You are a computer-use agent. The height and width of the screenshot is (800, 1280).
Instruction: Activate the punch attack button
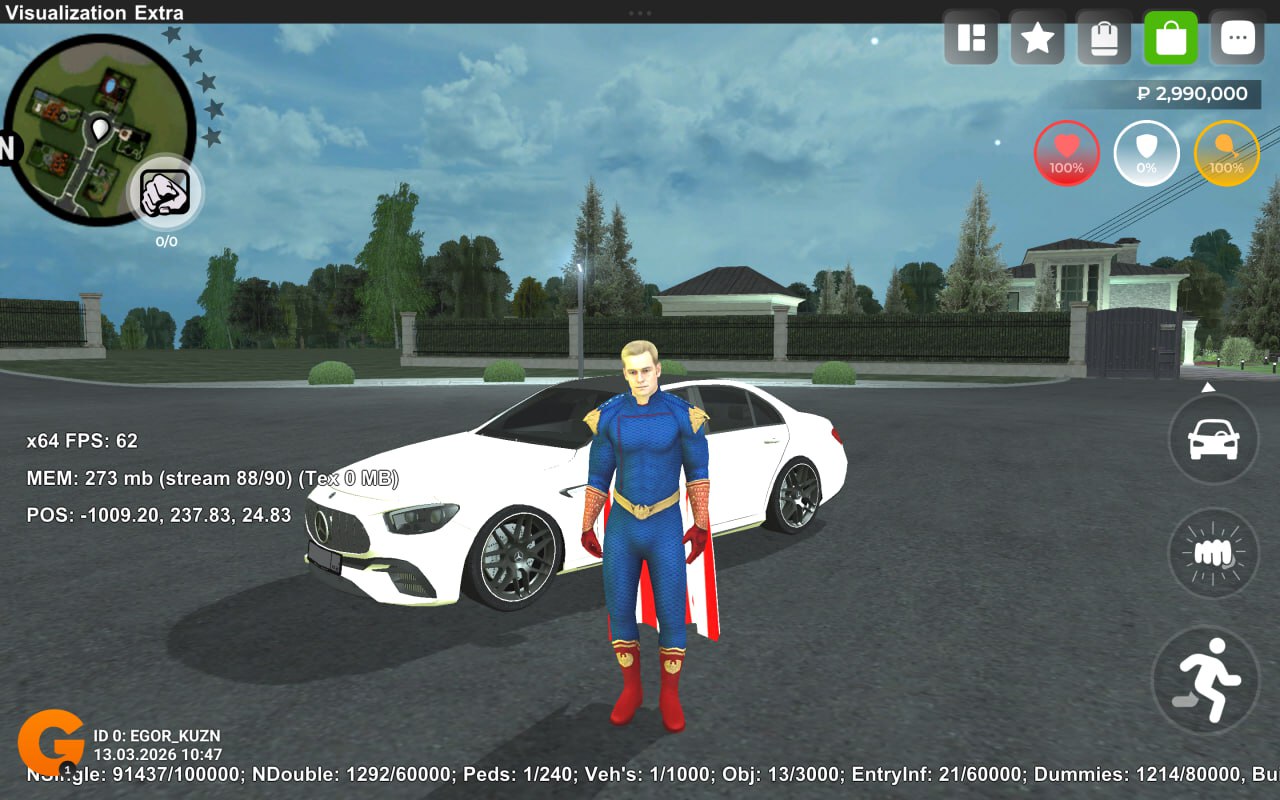pos(1213,553)
